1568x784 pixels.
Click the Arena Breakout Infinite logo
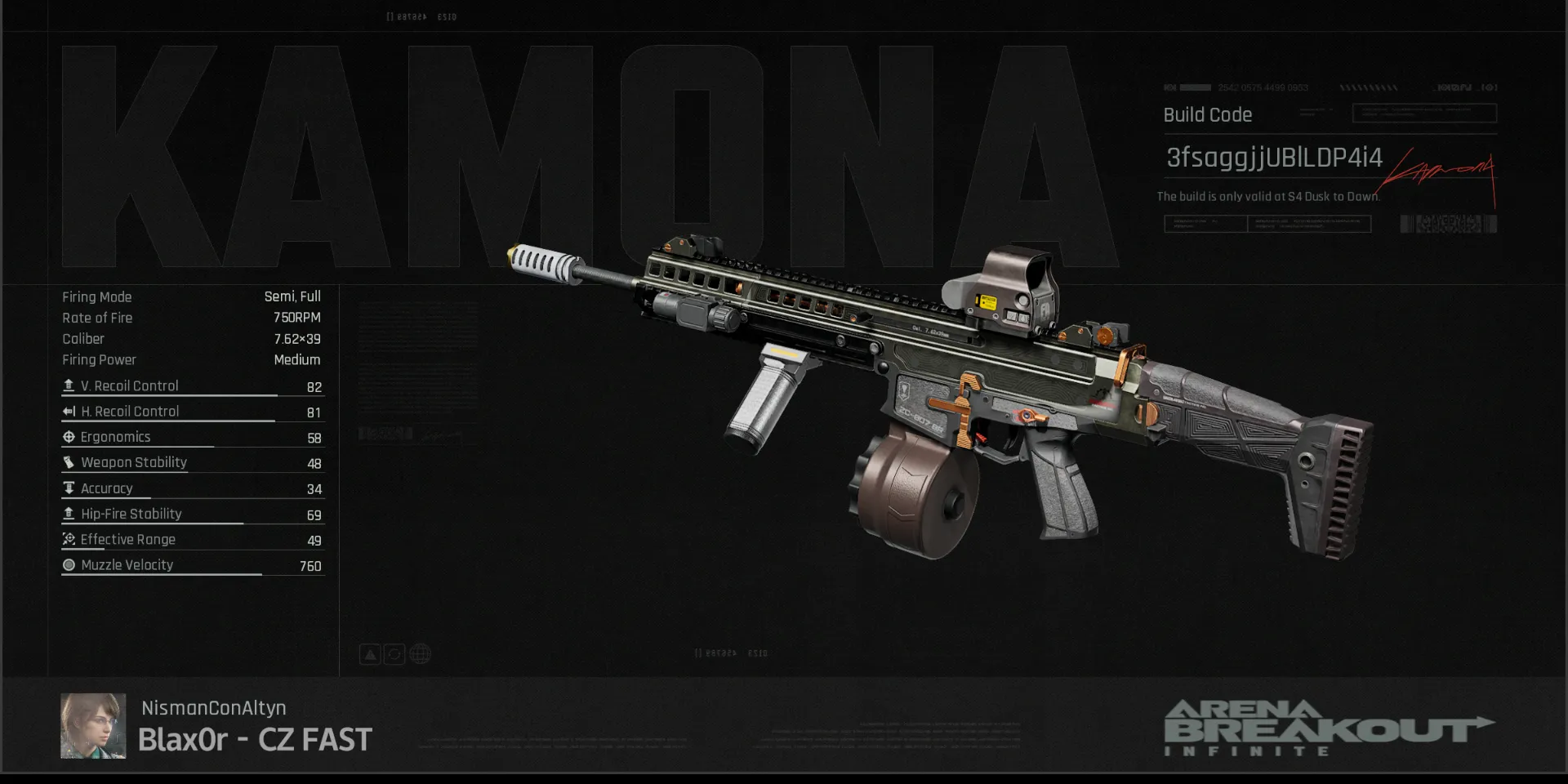coord(1328,728)
